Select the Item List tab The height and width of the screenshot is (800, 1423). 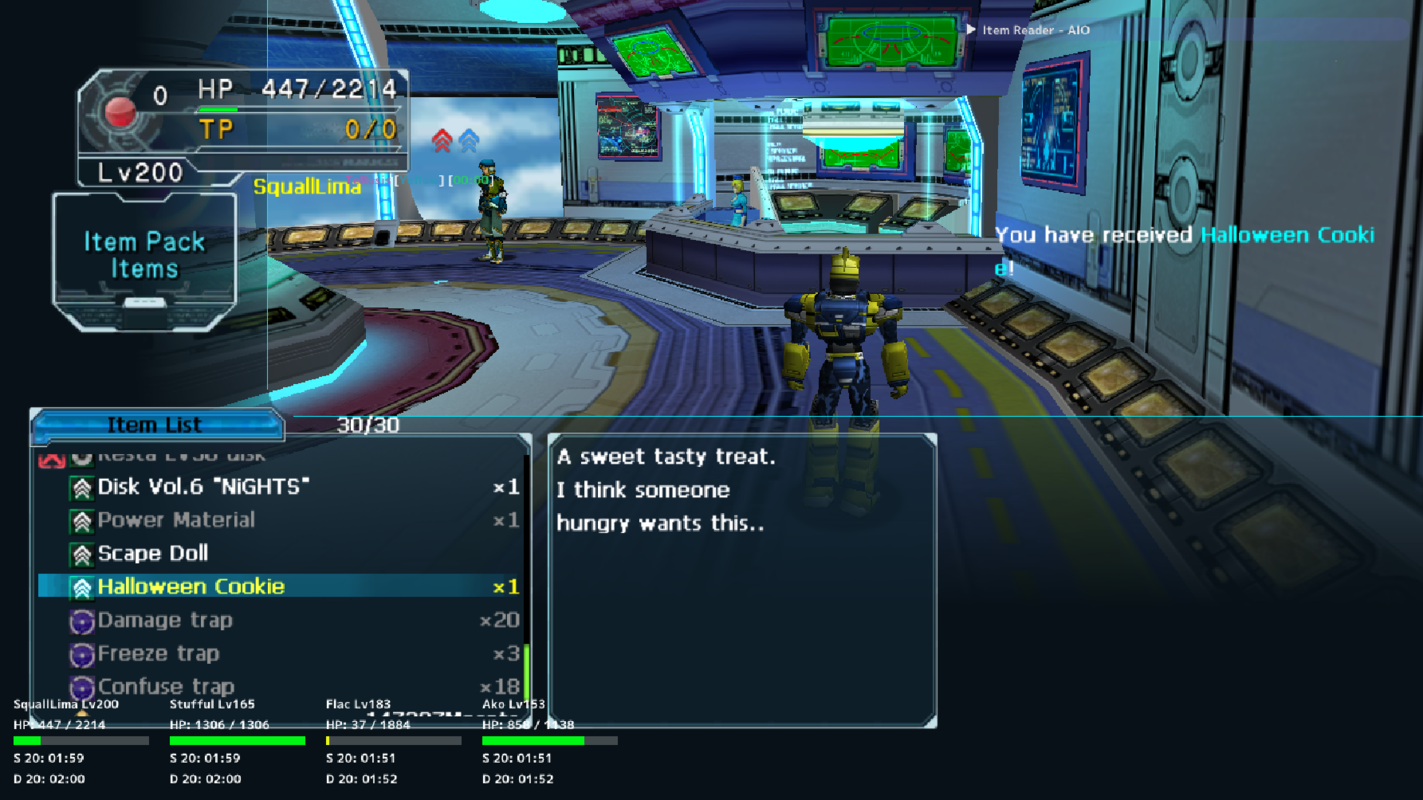156,424
